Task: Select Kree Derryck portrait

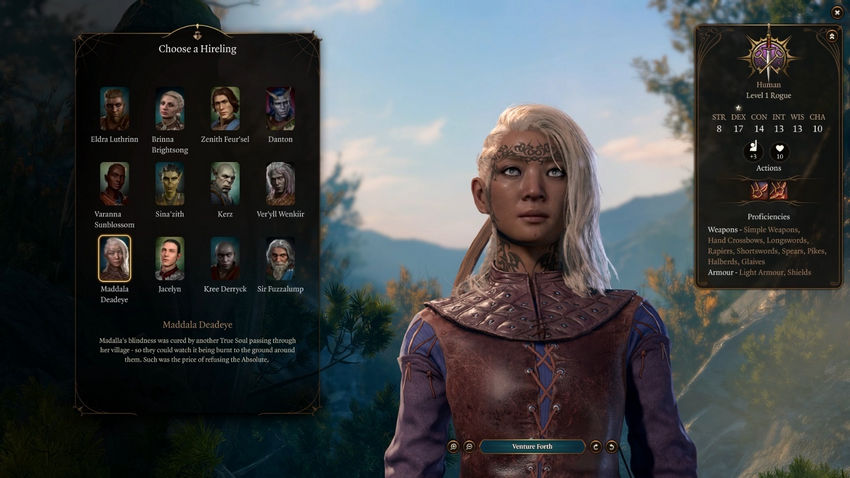Action: [x=225, y=258]
